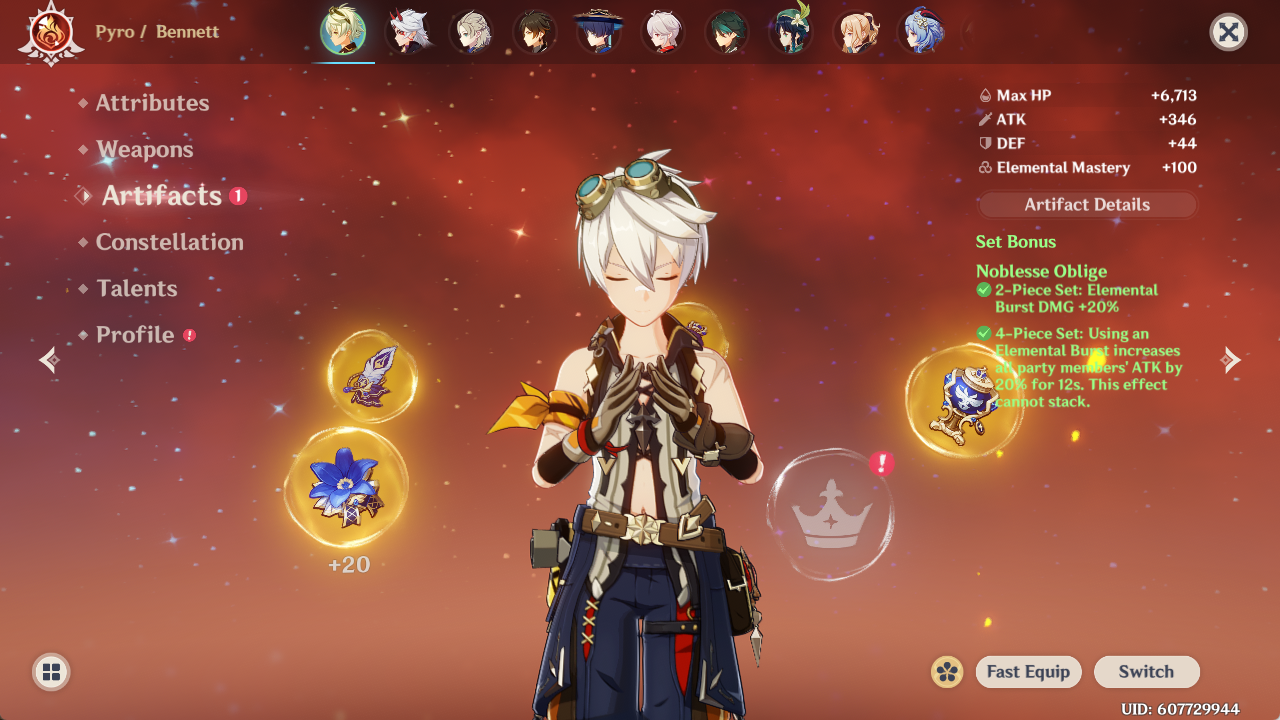Go to the Constellation page
The image size is (1280, 720).
169,242
